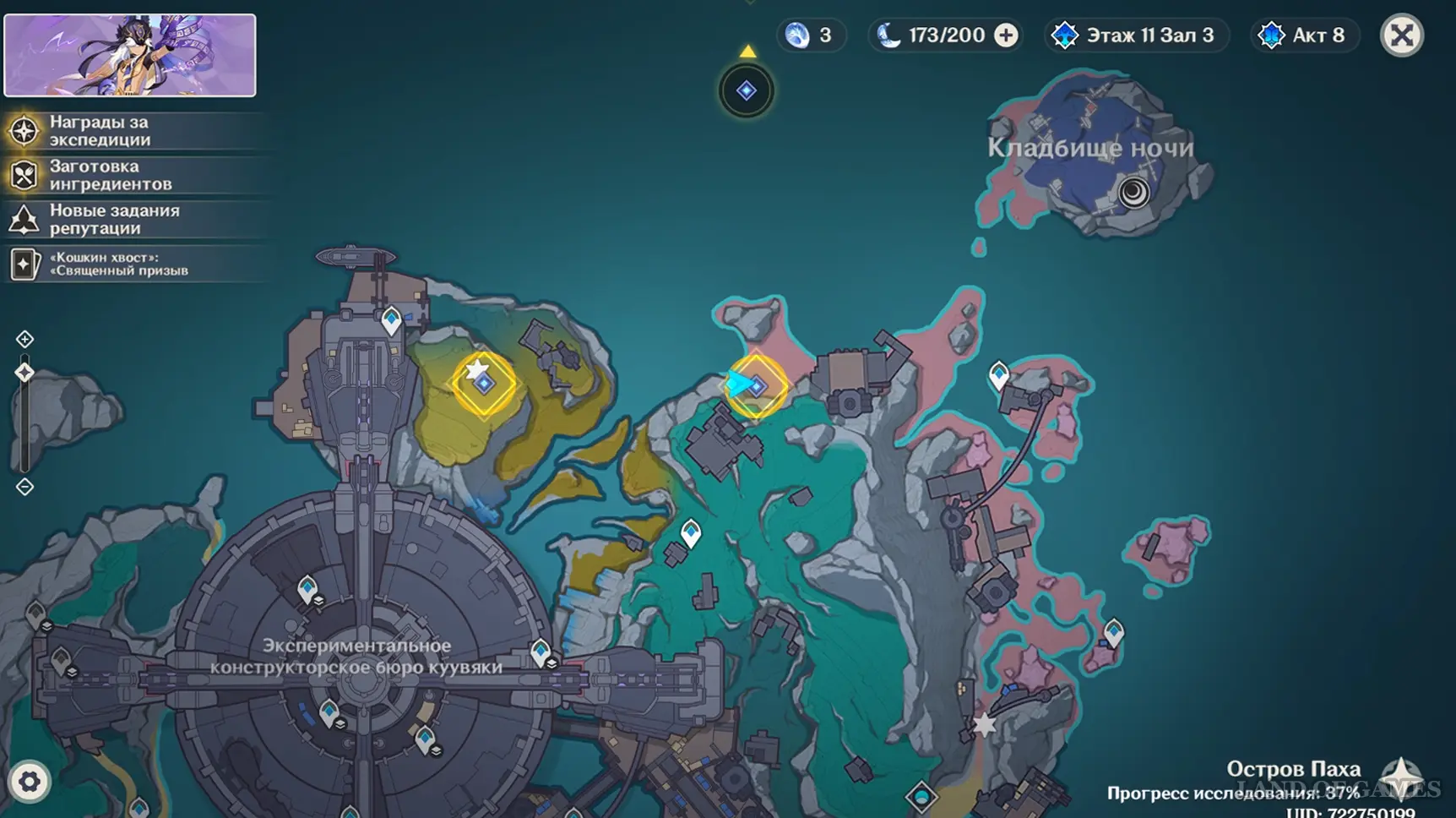Open map settings gear icon

(x=30, y=782)
